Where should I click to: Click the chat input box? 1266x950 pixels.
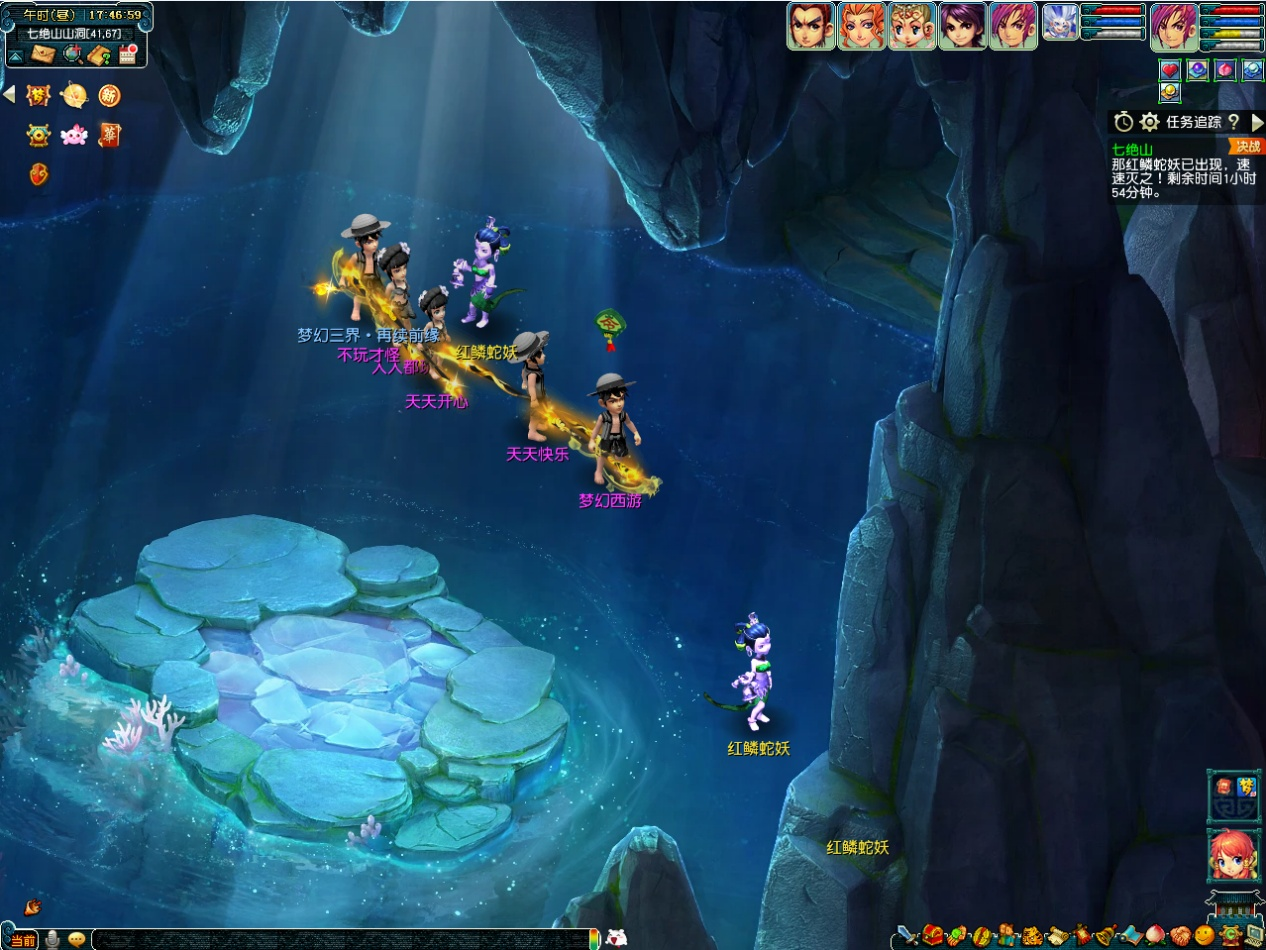point(340,939)
